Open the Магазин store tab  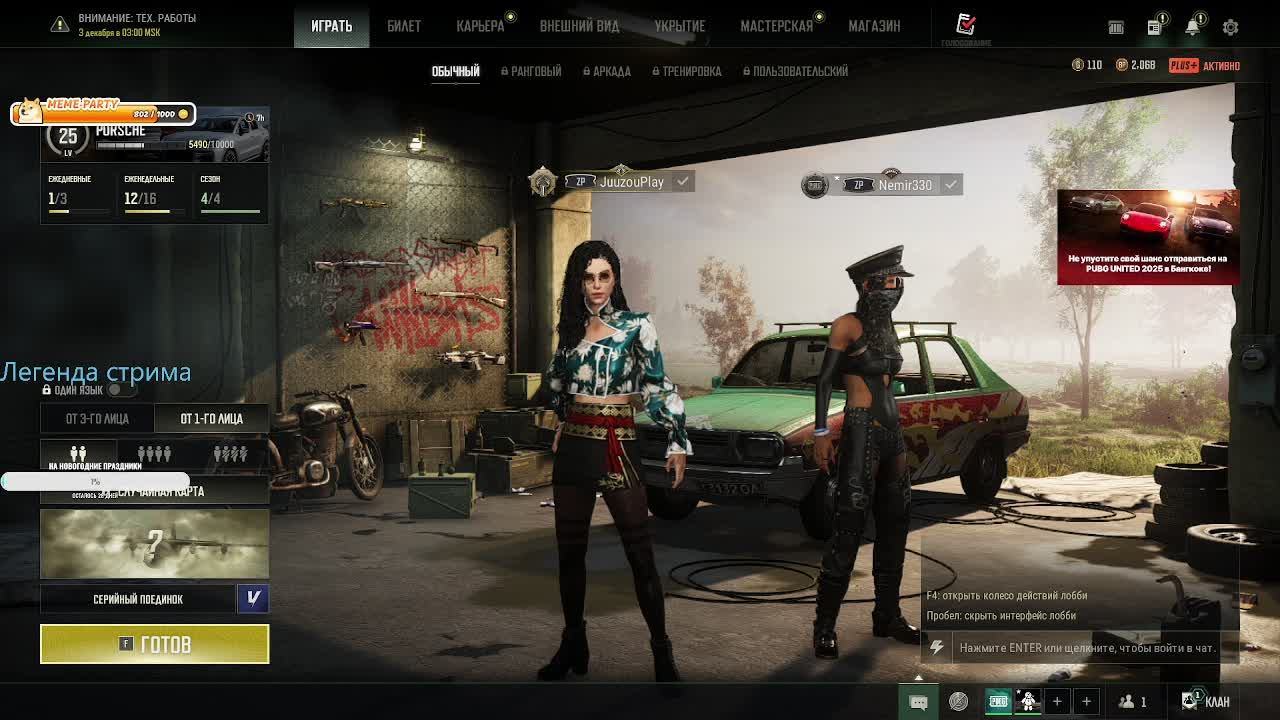pyautogui.click(x=874, y=26)
